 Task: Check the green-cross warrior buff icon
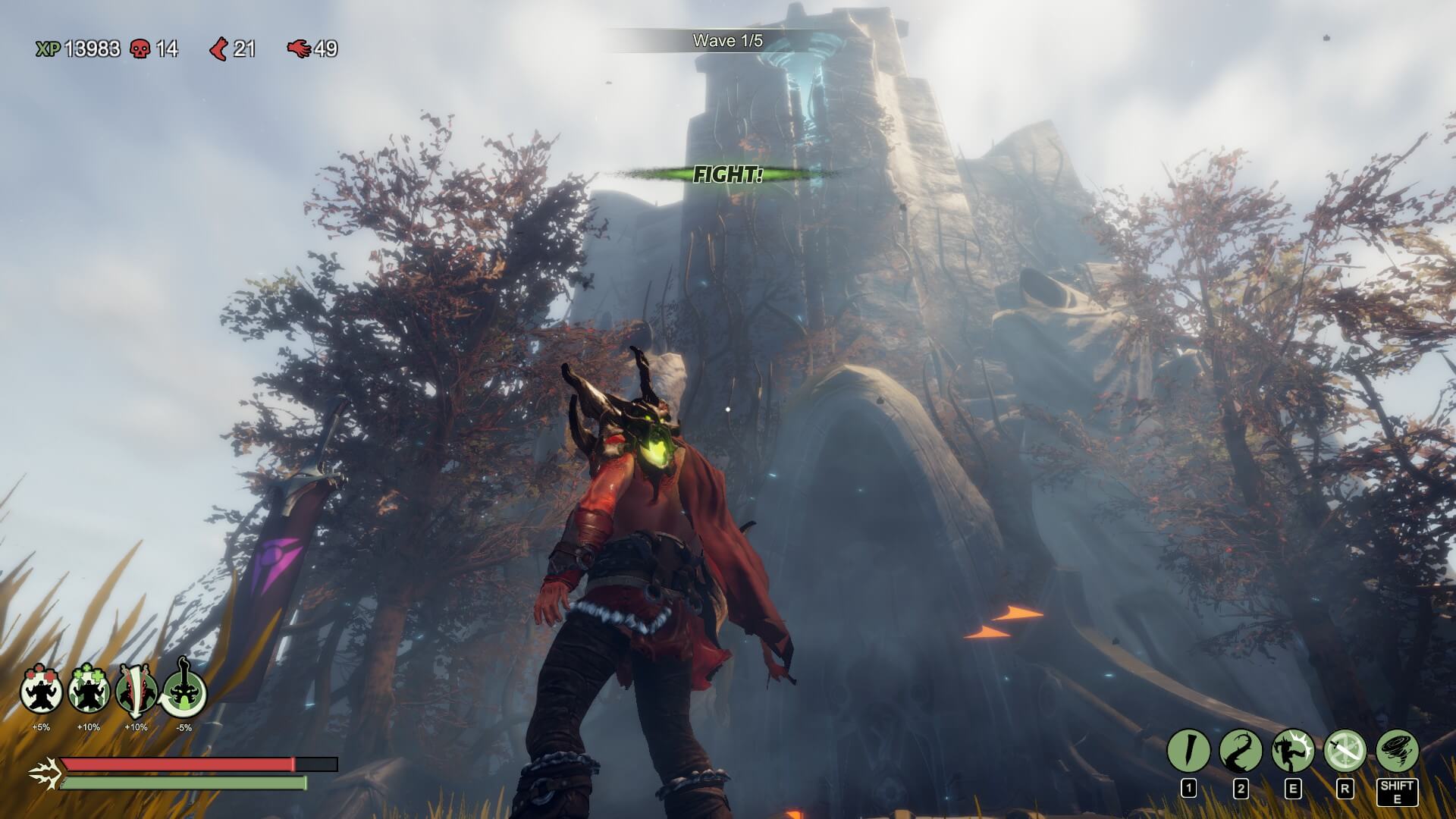pos(89,690)
